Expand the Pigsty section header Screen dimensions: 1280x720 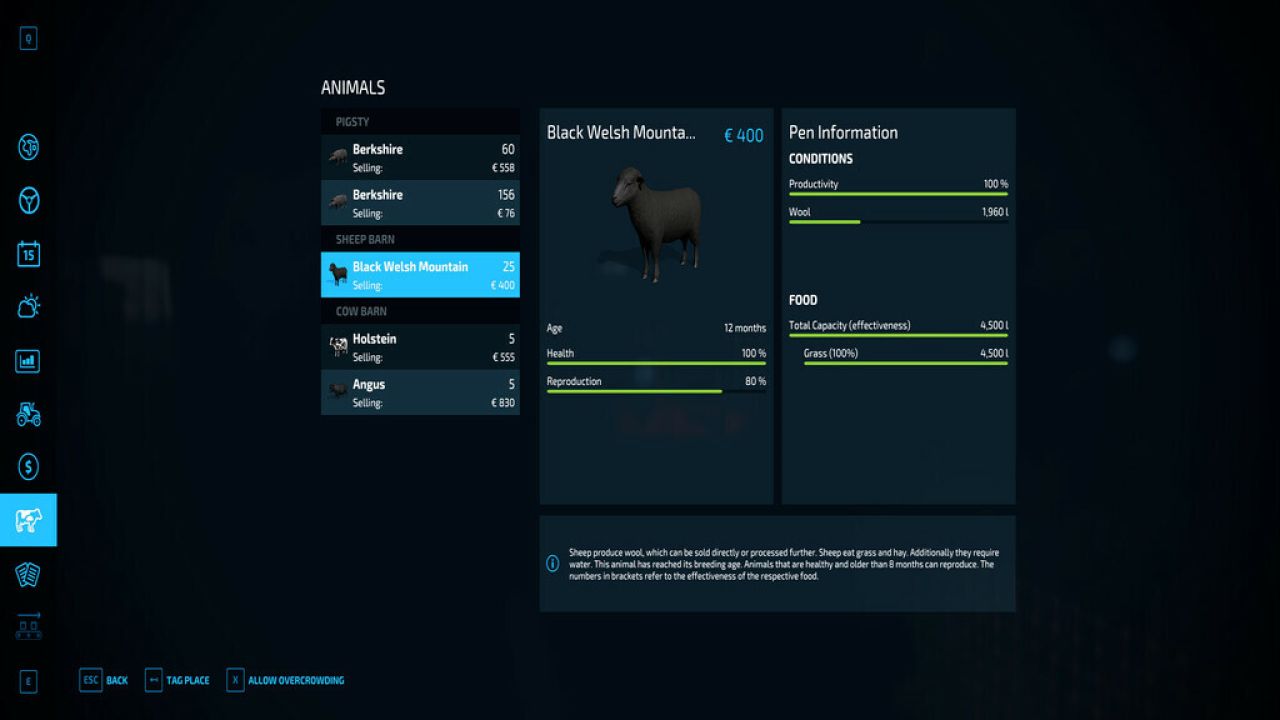point(420,121)
